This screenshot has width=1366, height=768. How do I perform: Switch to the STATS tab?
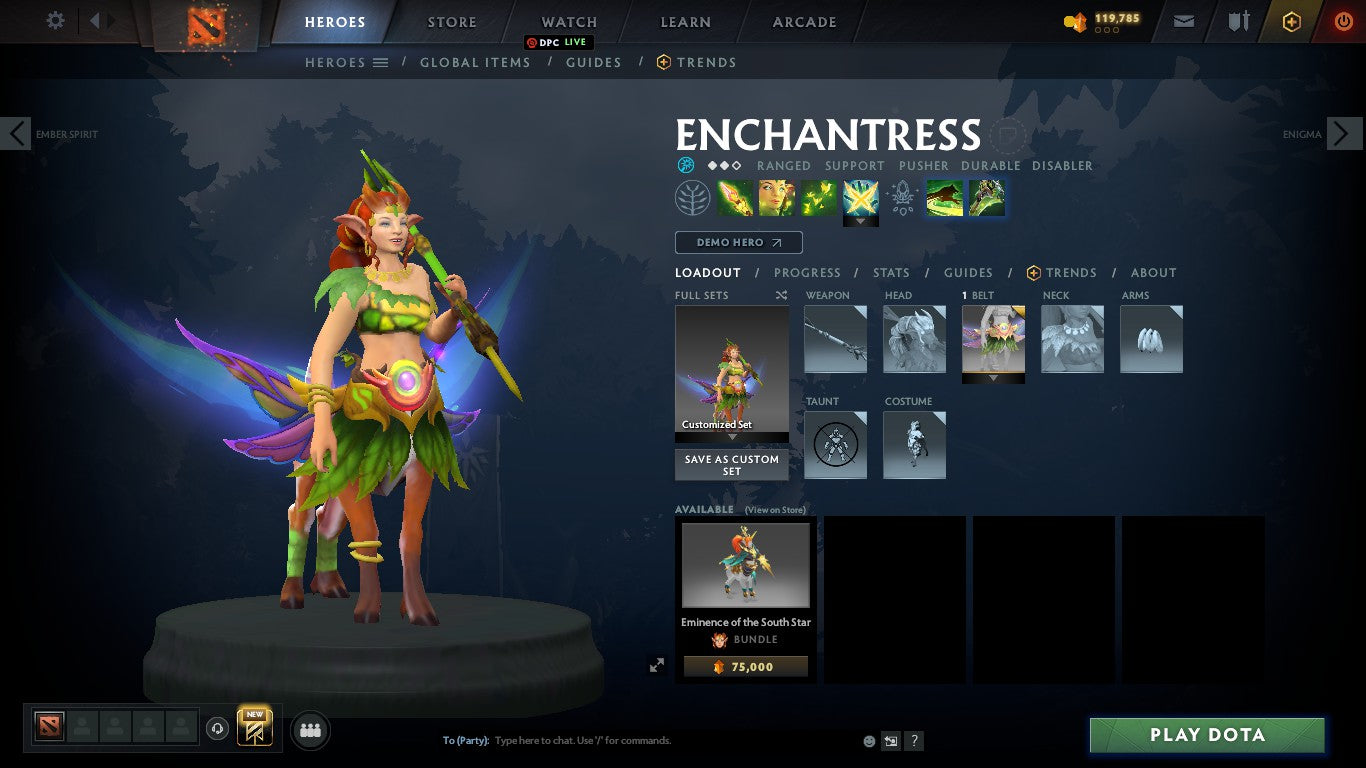pos(890,272)
